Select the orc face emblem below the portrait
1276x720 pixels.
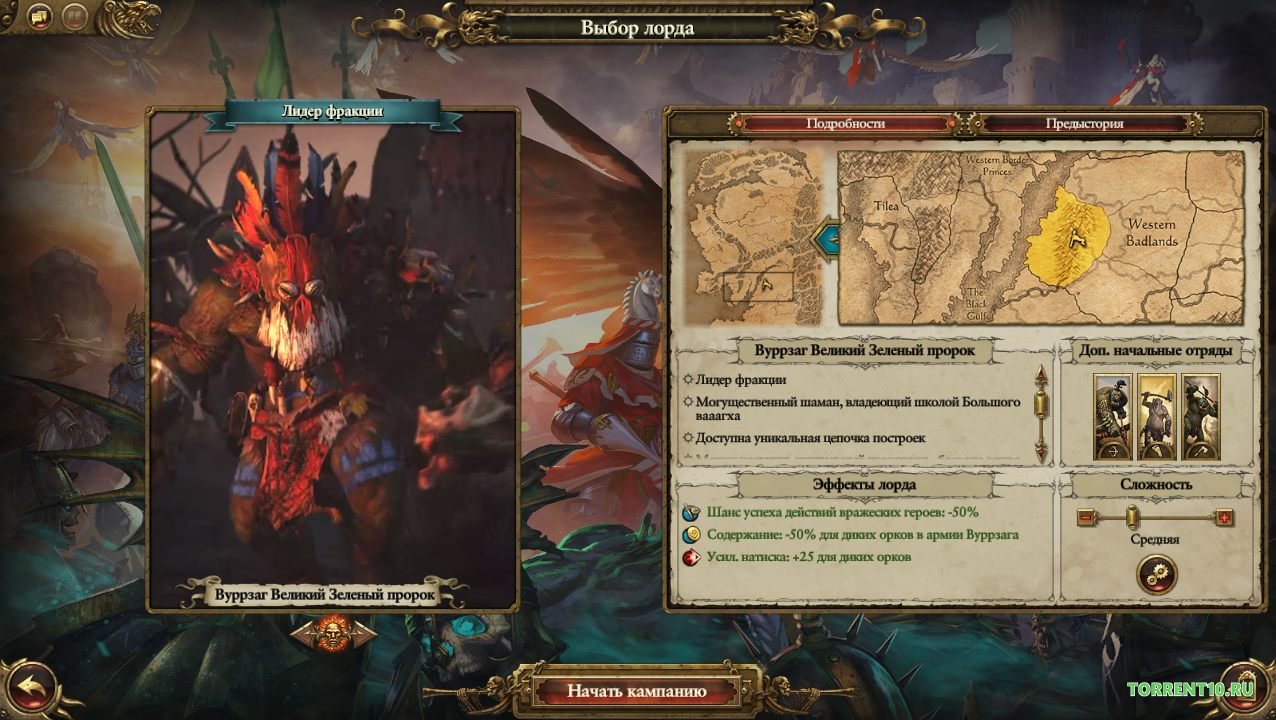click(x=333, y=633)
